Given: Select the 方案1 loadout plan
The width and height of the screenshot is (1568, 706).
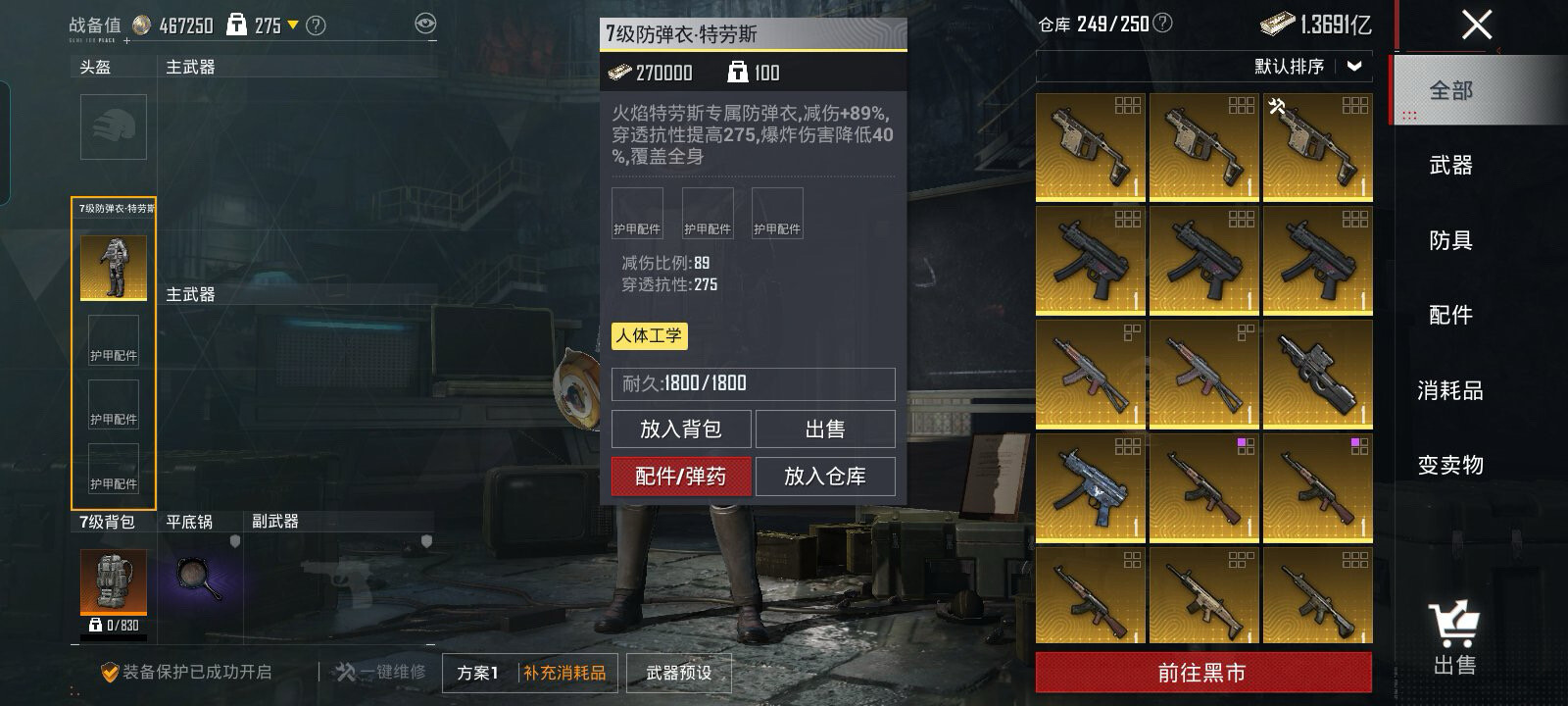Looking at the screenshot, I should coord(478,673).
